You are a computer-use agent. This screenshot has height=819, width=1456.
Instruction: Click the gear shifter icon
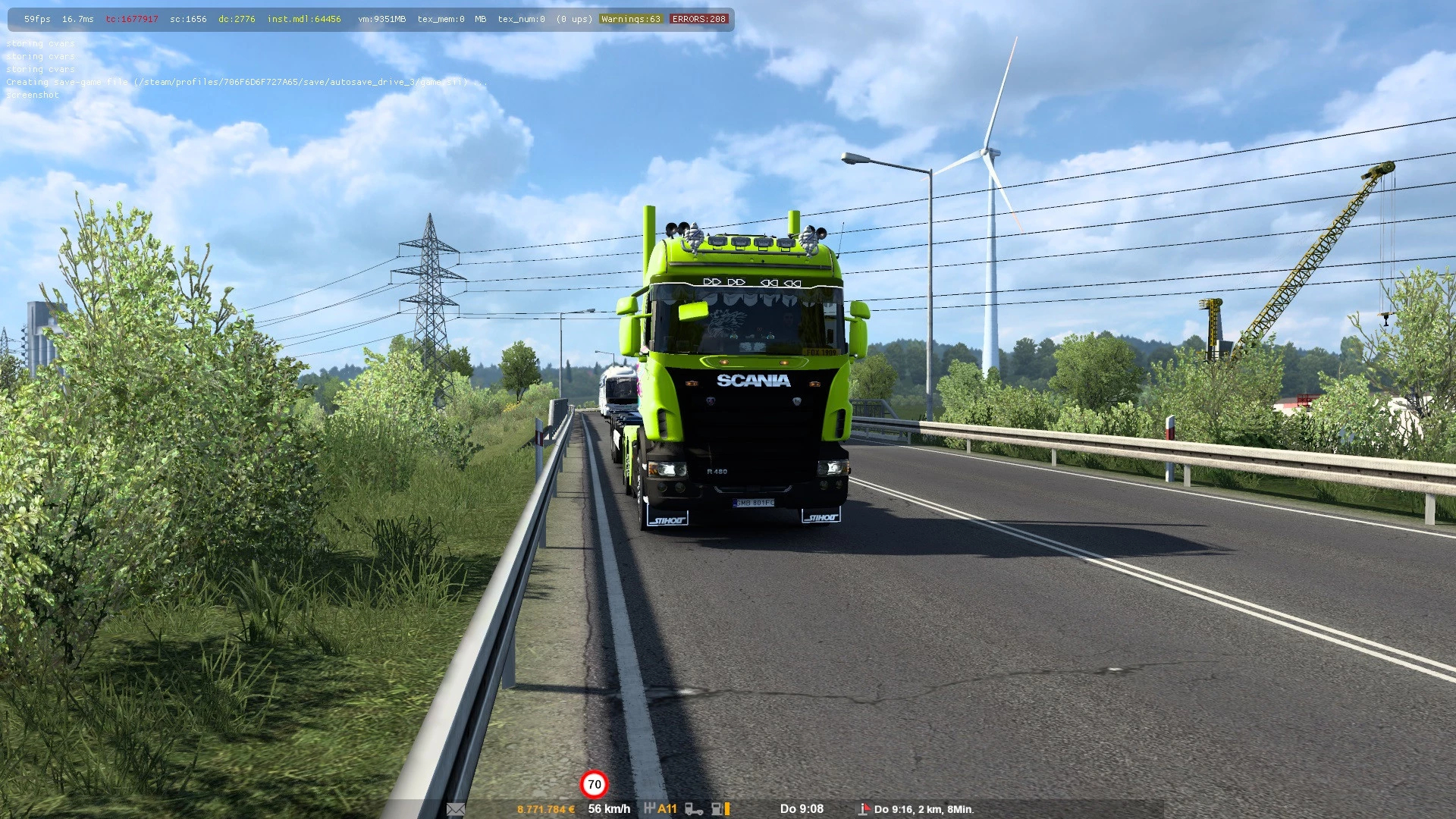[649, 808]
